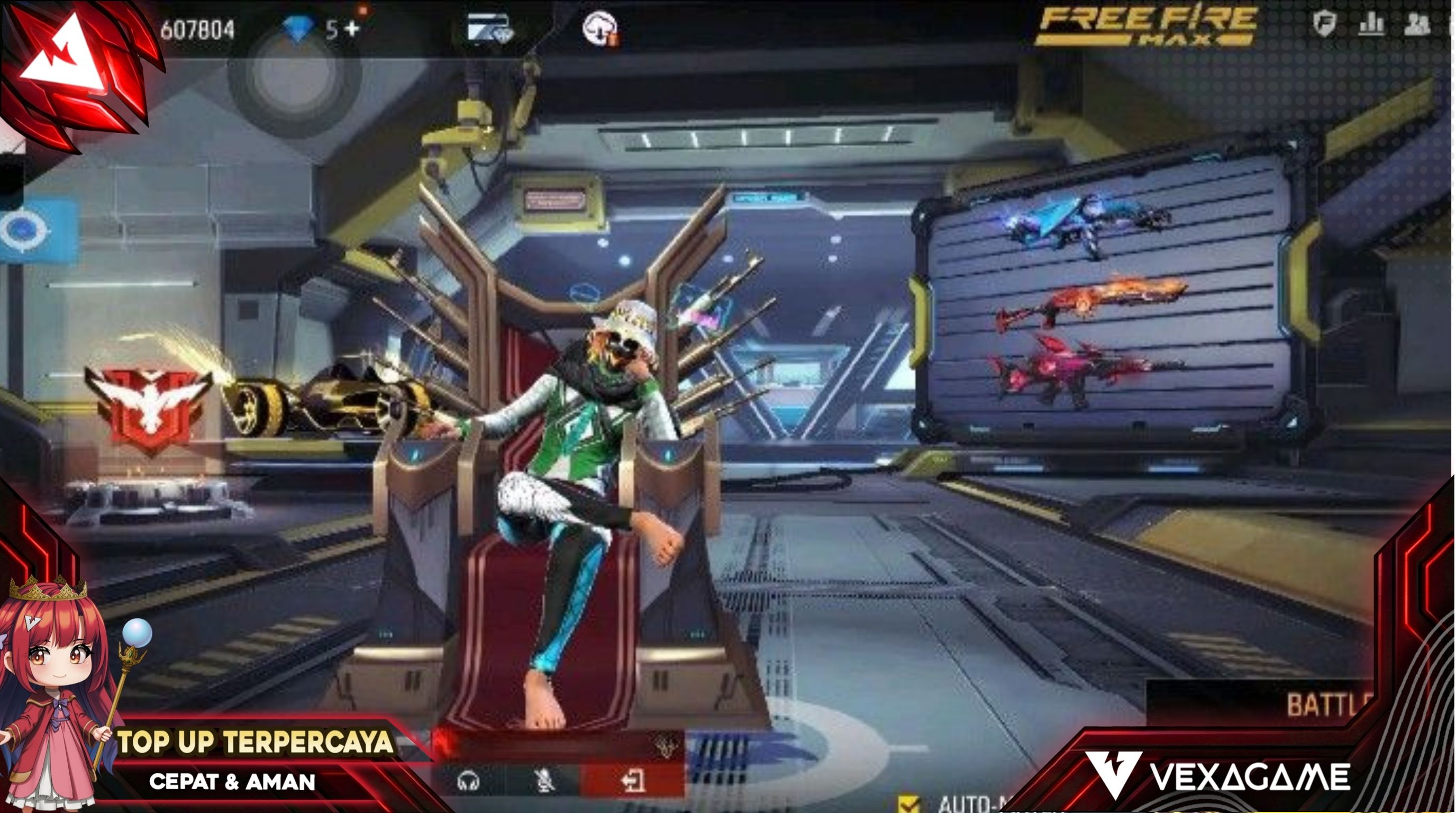The image size is (1456, 813).
Task: Open the friends list icon
Action: 1417,24
